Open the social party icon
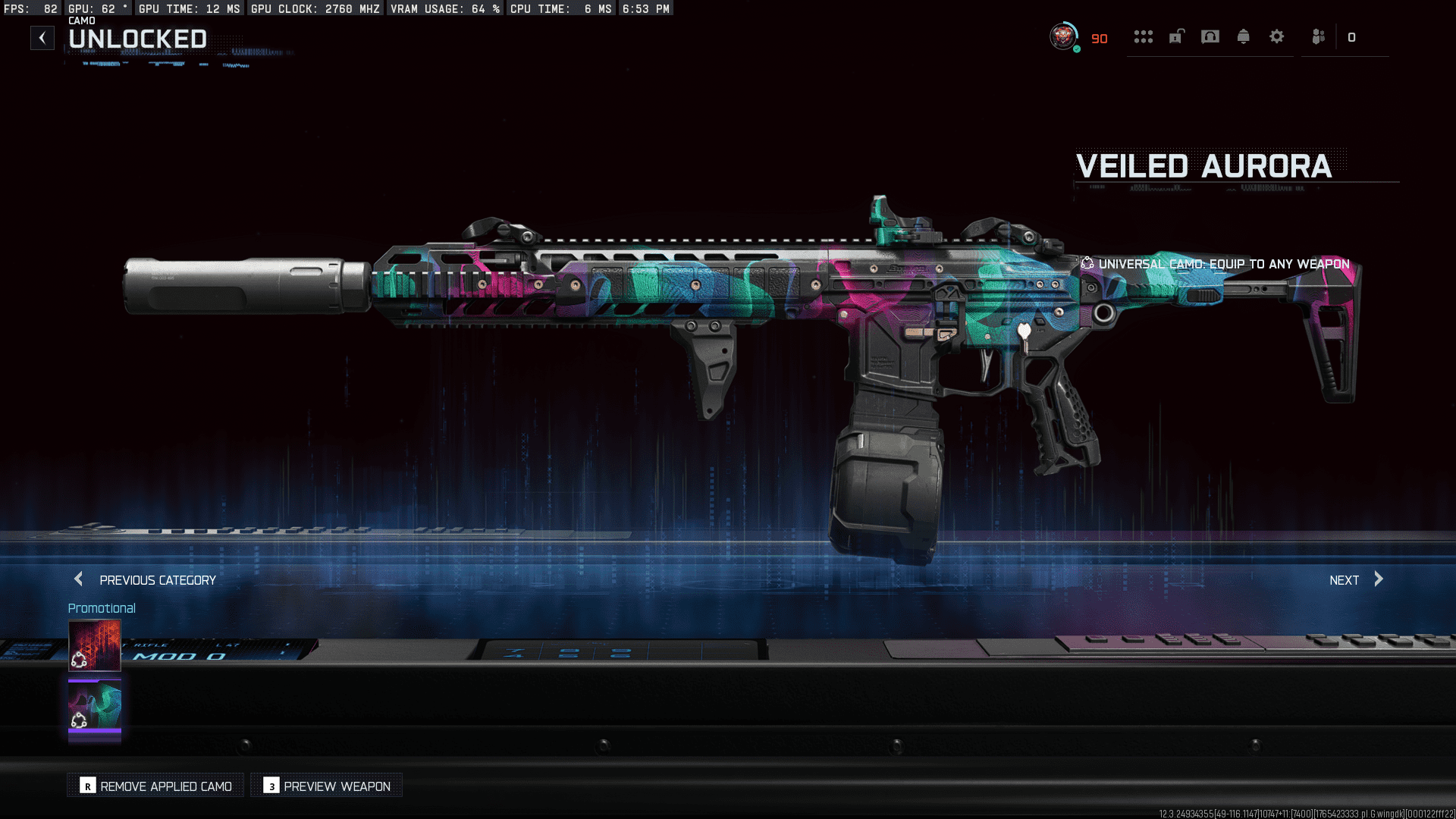 coord(1319,37)
